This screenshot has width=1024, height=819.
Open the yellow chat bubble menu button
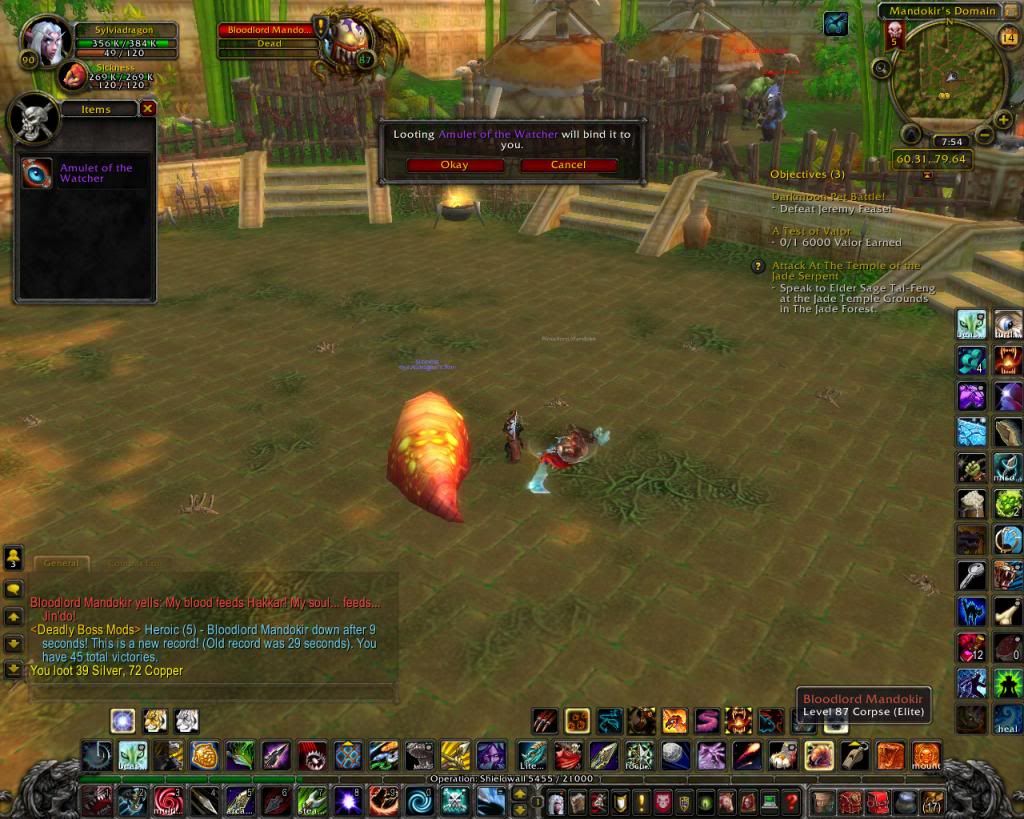pos(14,589)
